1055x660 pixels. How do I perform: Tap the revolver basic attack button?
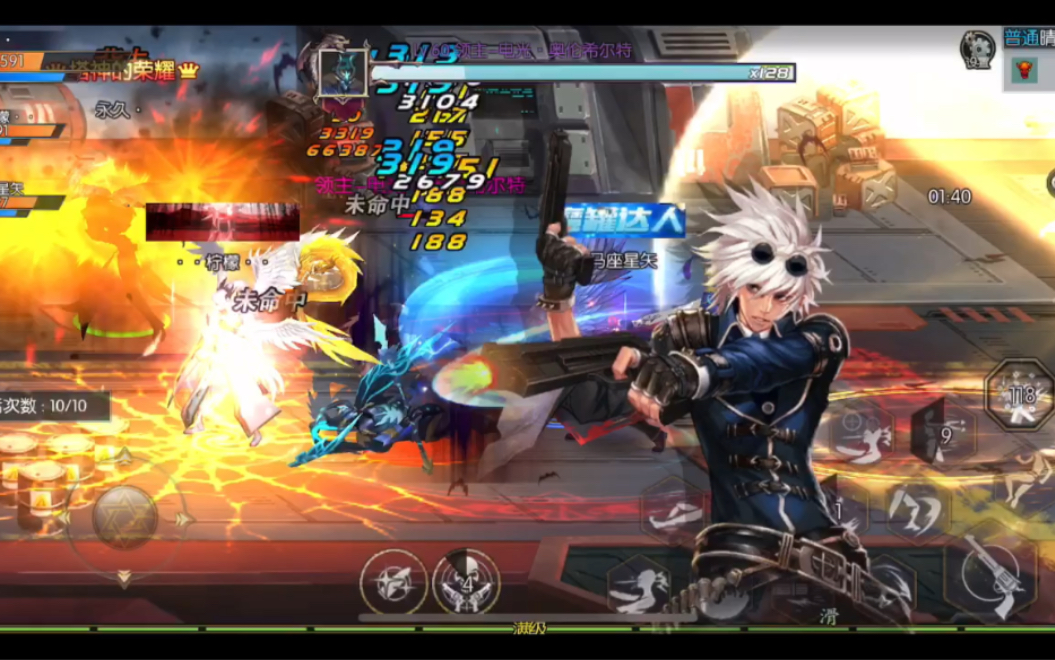(x=993, y=574)
